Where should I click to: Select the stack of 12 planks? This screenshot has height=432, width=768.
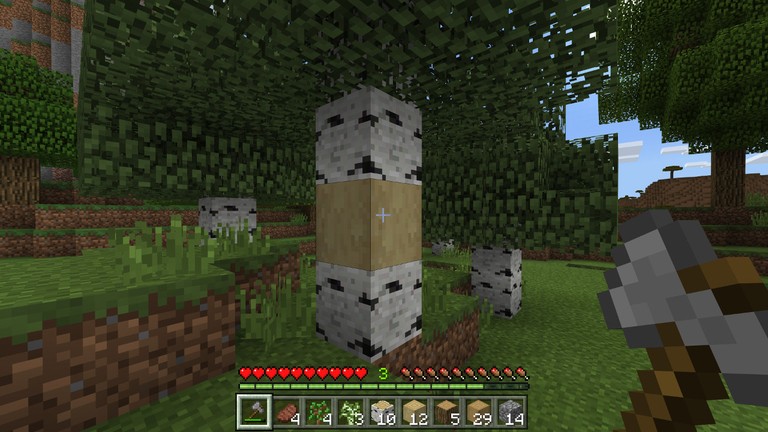[x=413, y=411]
